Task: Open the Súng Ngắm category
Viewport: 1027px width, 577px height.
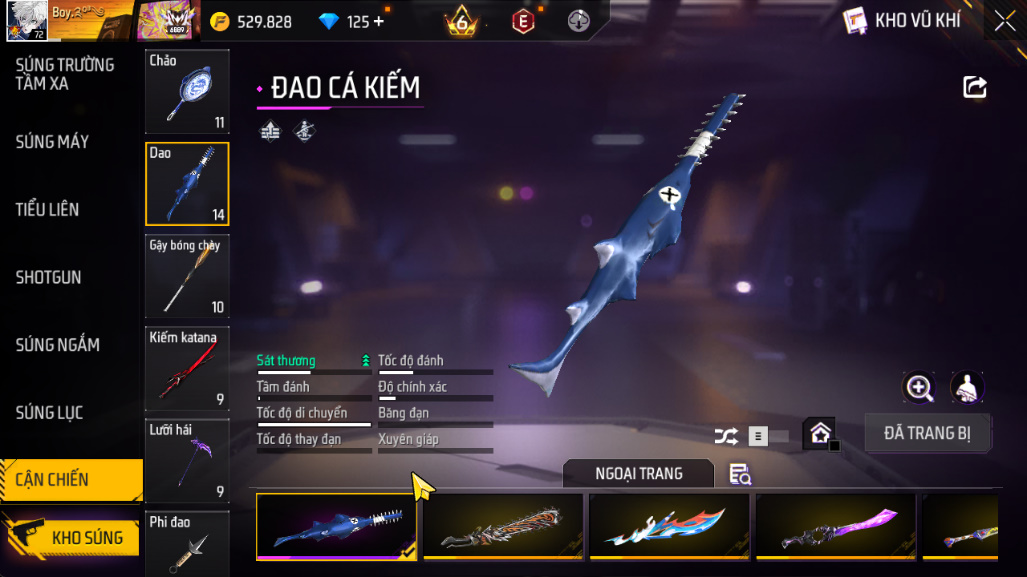Action: pyautogui.click(x=57, y=345)
